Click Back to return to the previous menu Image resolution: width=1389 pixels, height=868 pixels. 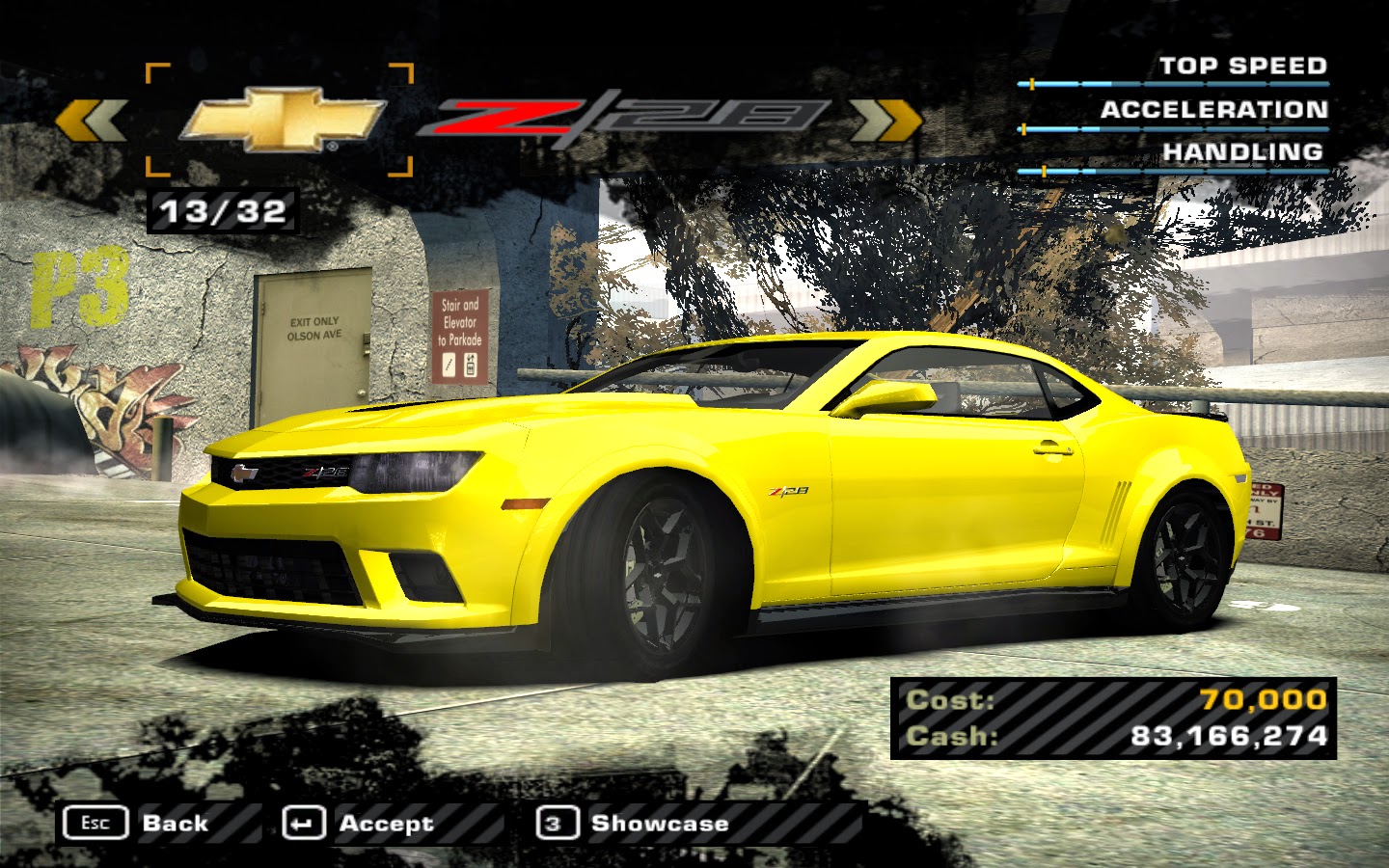tap(176, 823)
